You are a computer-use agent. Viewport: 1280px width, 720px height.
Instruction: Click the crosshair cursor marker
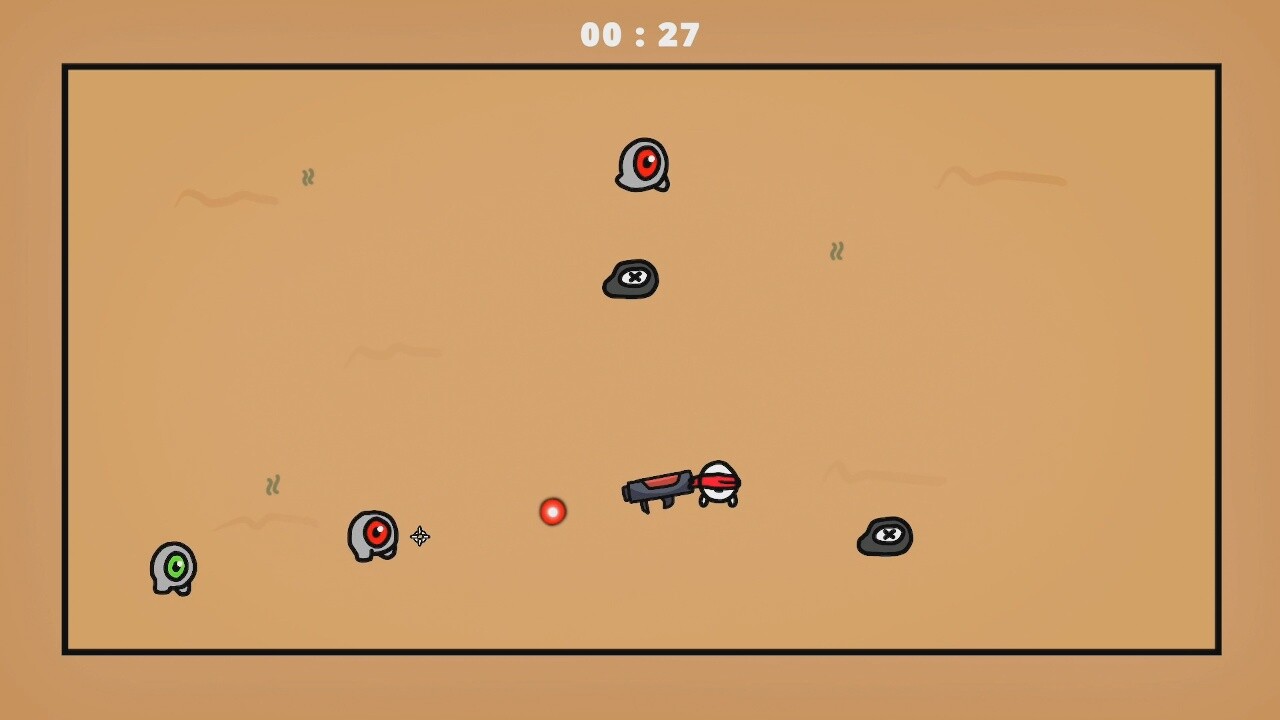[x=419, y=537]
